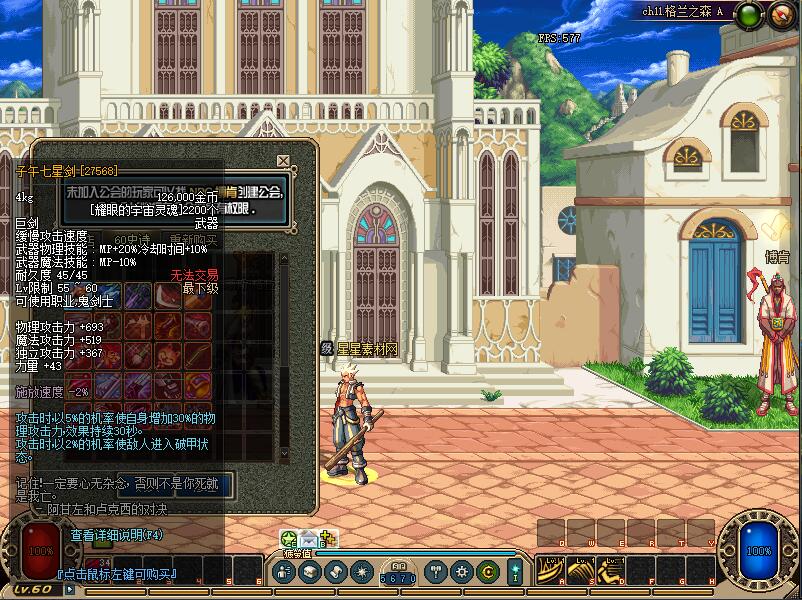
Task: Open the gear settings icon on bottom menu bar
Action: pos(461,572)
